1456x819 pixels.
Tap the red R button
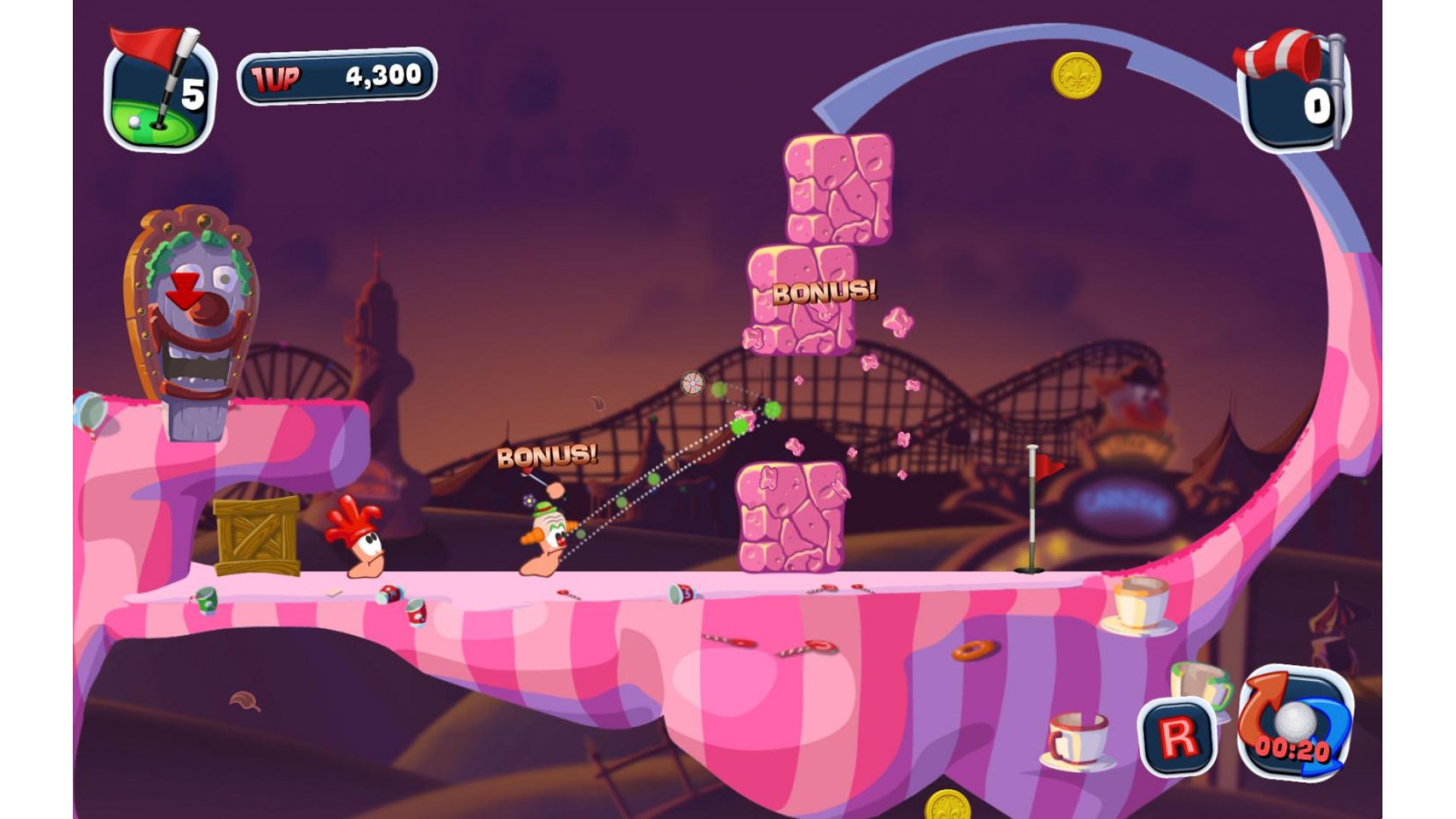point(1178,736)
